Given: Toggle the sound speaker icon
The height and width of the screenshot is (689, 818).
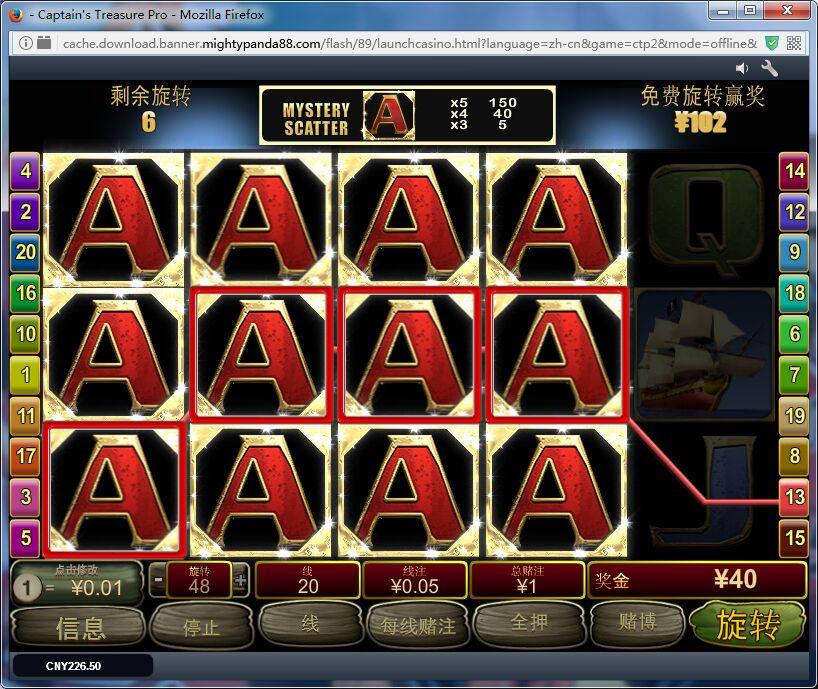Looking at the screenshot, I should click(742, 68).
